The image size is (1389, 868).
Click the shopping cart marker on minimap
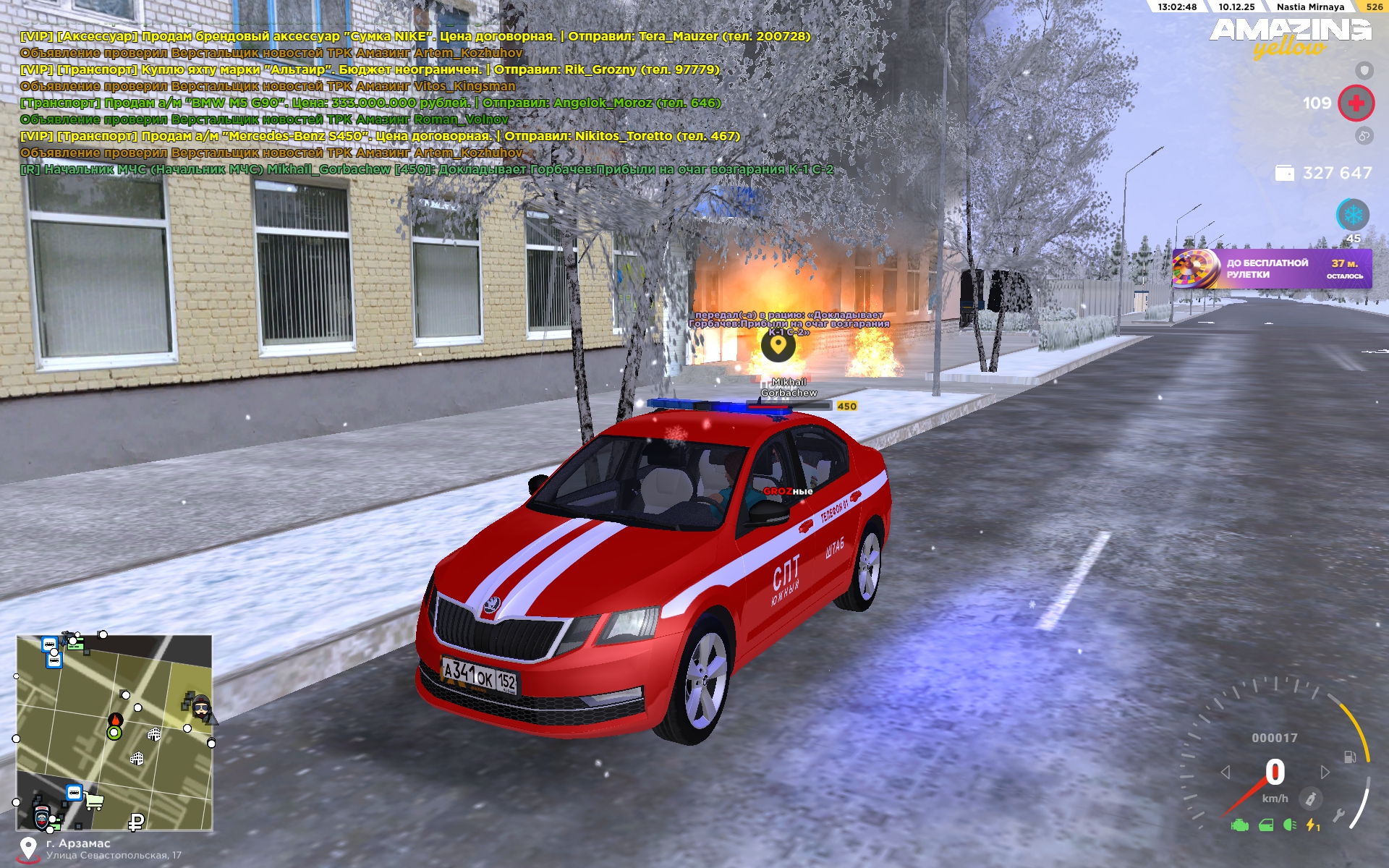coord(94,801)
